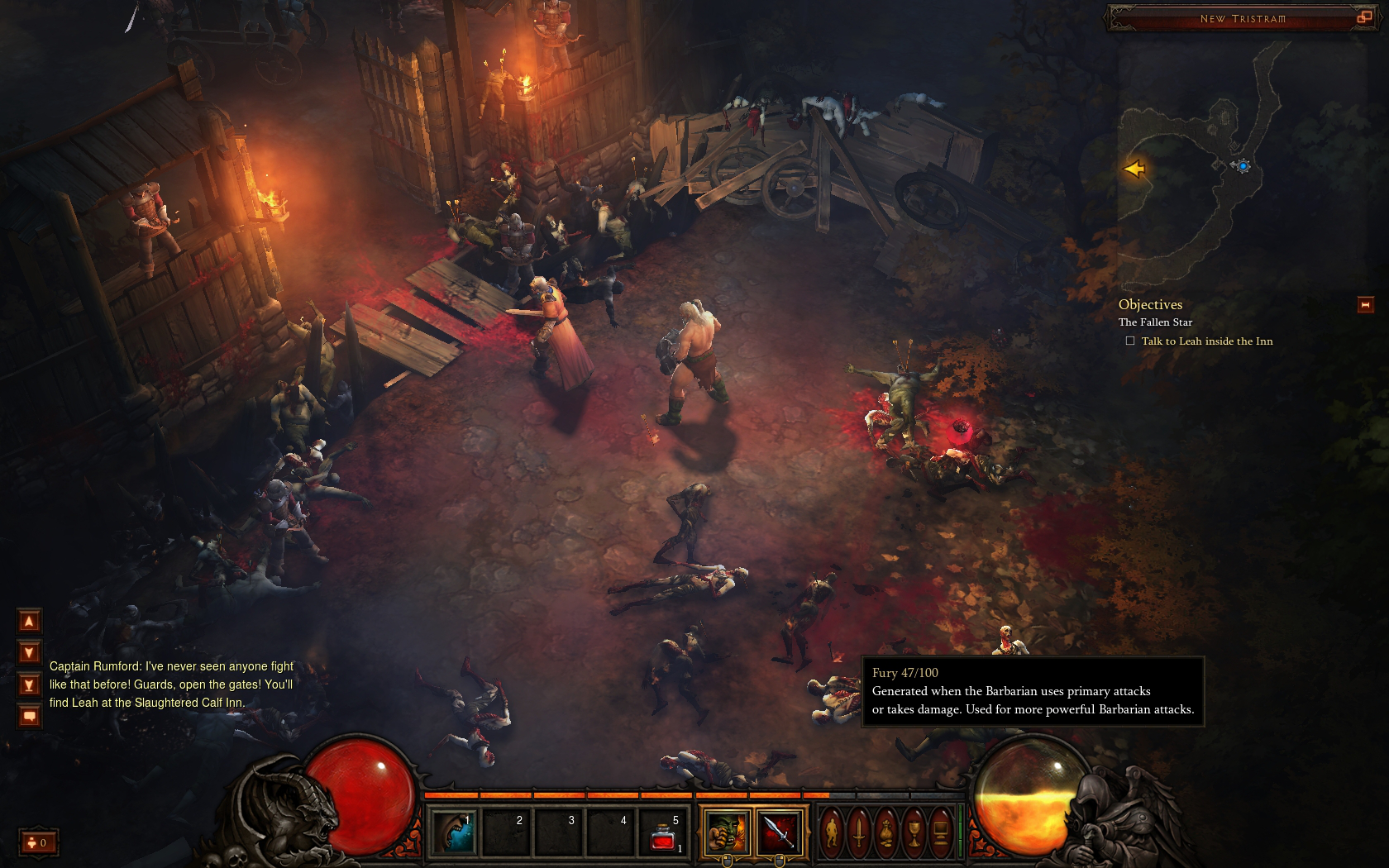Expand the map from New Tristram header icon
The image size is (1389, 868).
[x=1363, y=17]
